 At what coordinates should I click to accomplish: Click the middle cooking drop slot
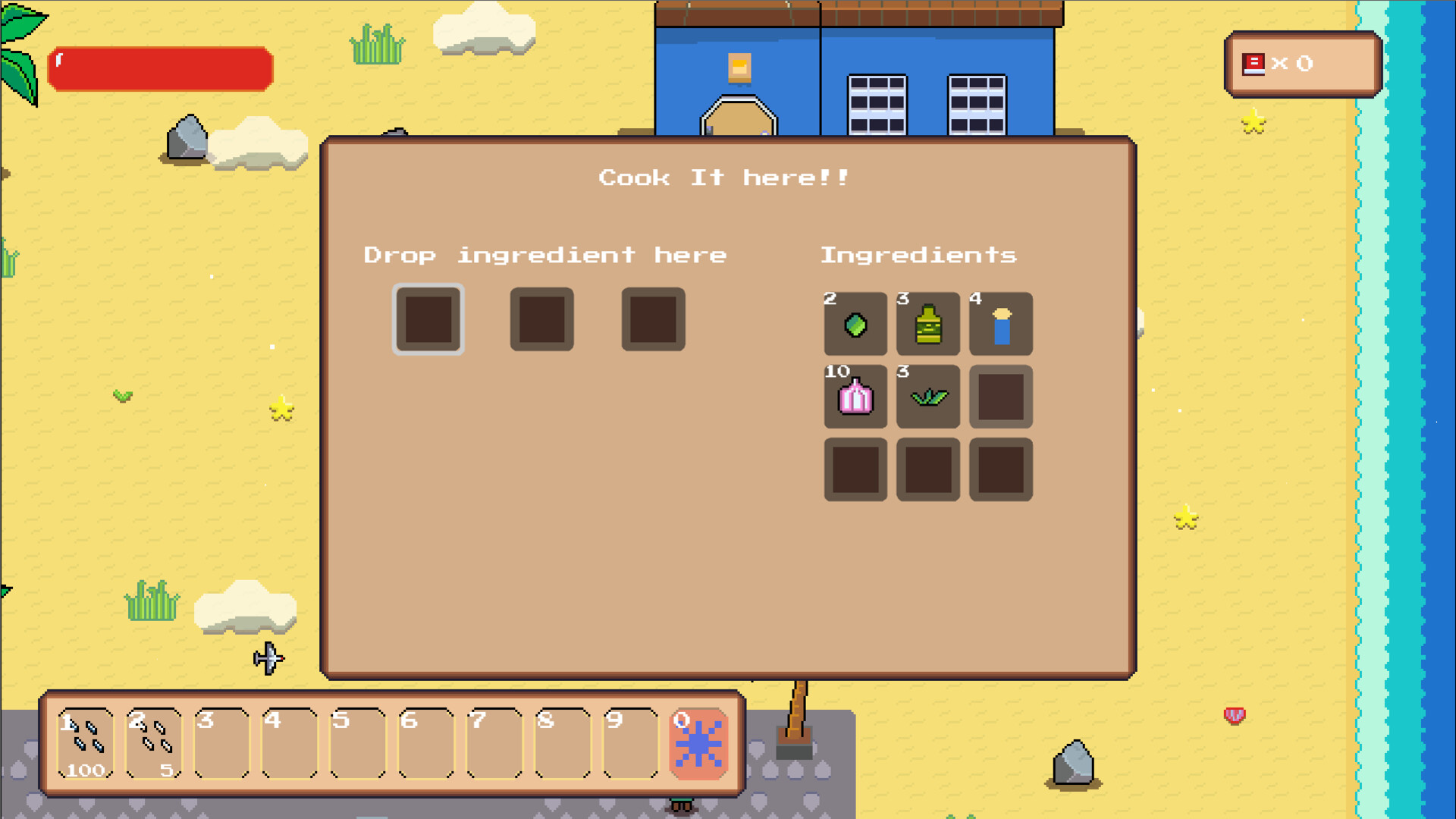pyautogui.click(x=541, y=320)
